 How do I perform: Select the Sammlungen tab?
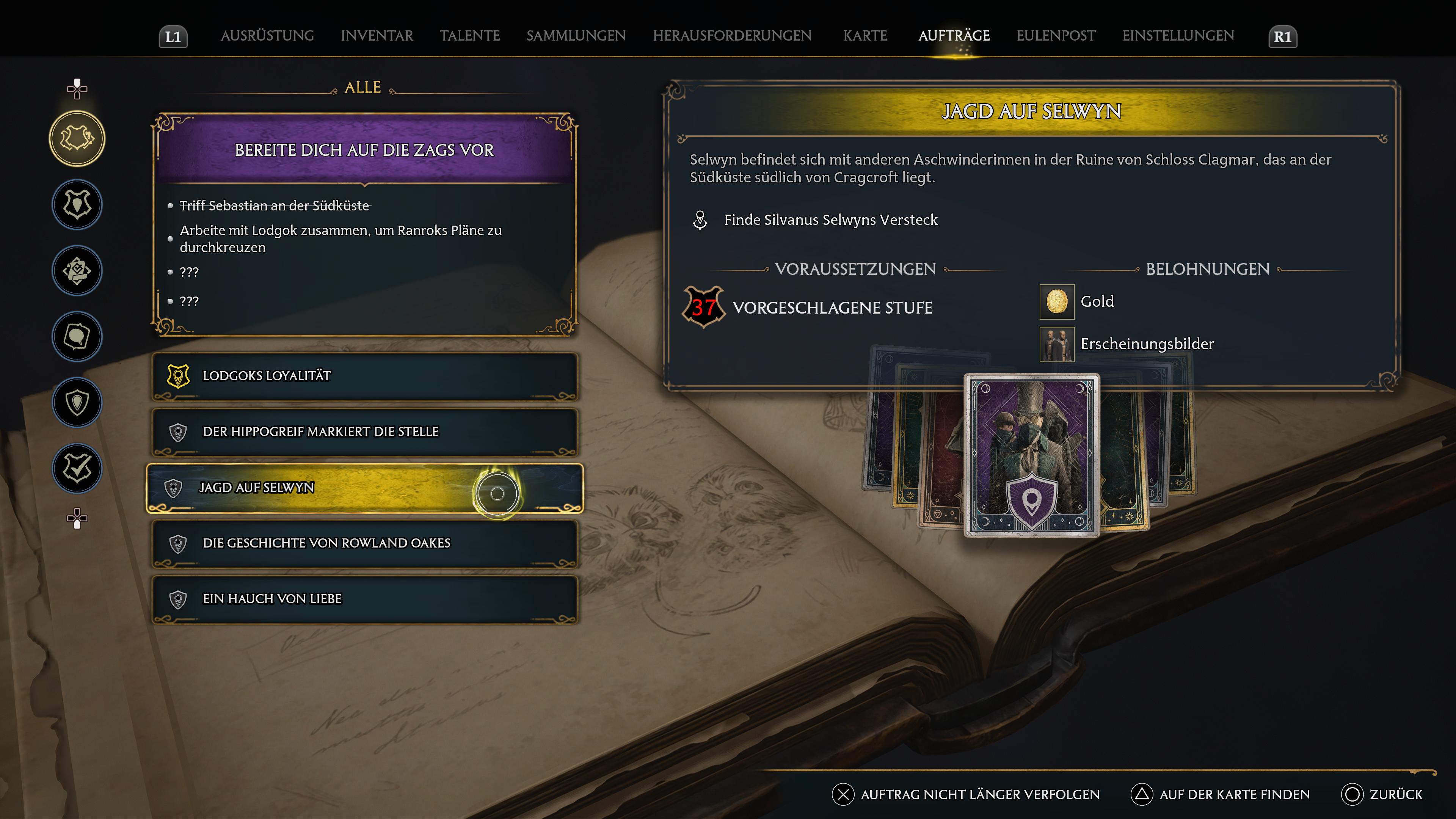(576, 36)
